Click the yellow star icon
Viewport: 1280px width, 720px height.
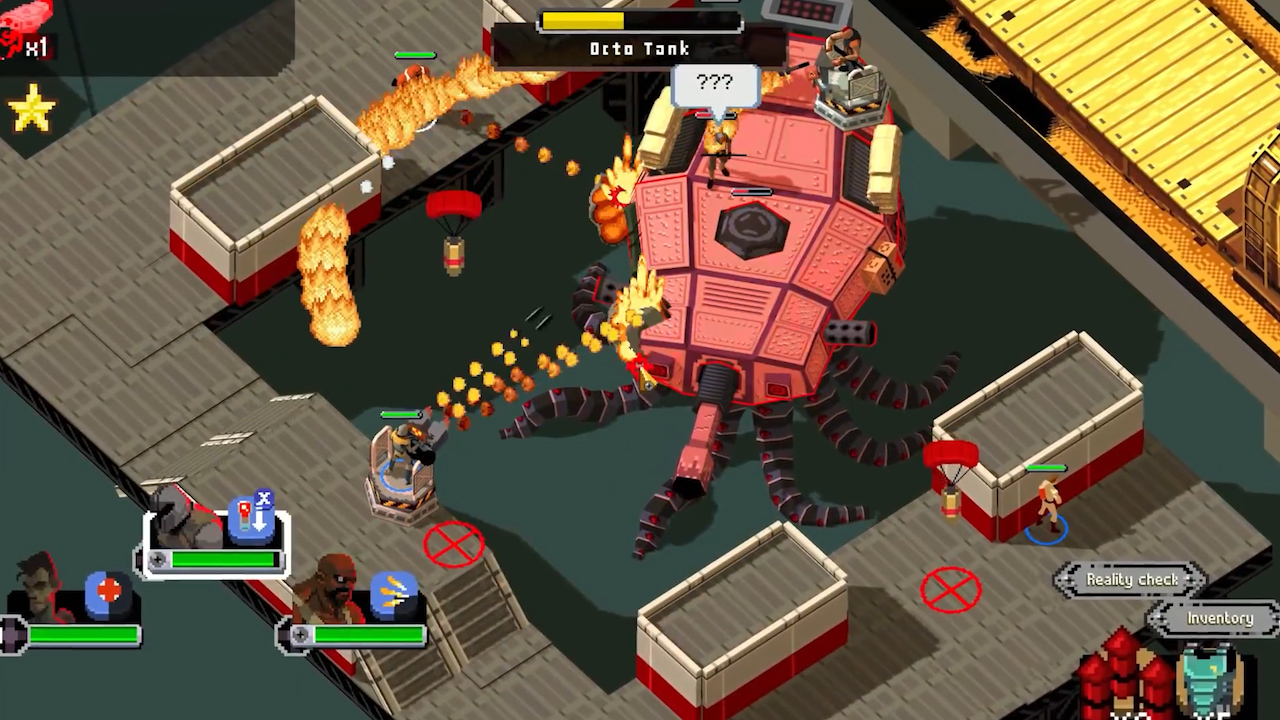31,110
